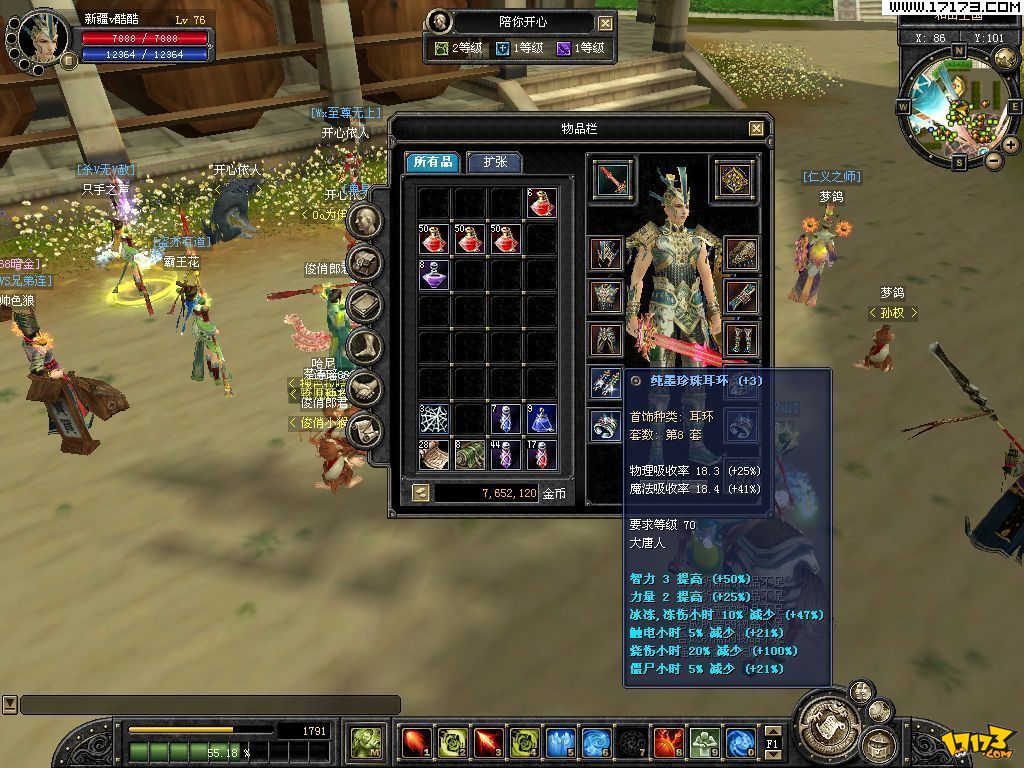Select the 所有品 tab

pyautogui.click(x=434, y=162)
